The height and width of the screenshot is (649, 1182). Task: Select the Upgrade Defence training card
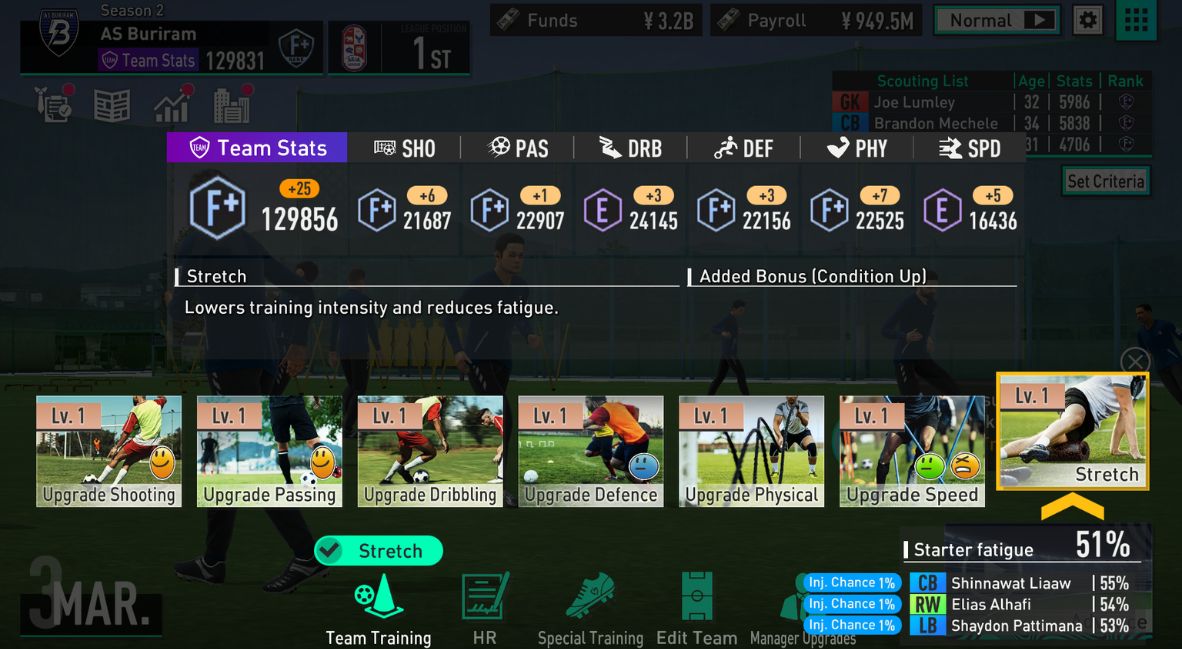click(x=591, y=451)
